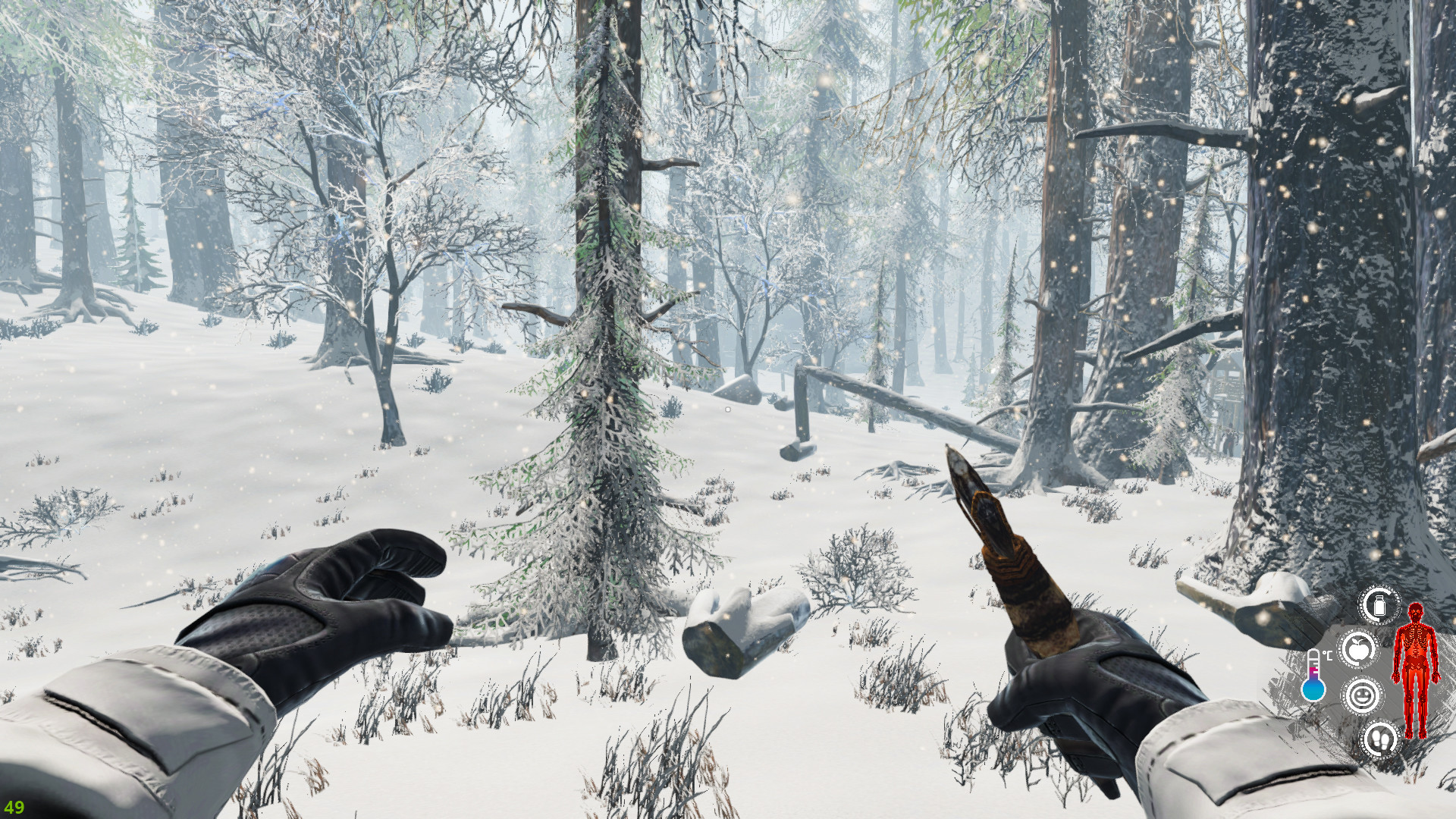Click the blue fill on the thermometer
1456x819 pixels.
pyautogui.click(x=1314, y=689)
